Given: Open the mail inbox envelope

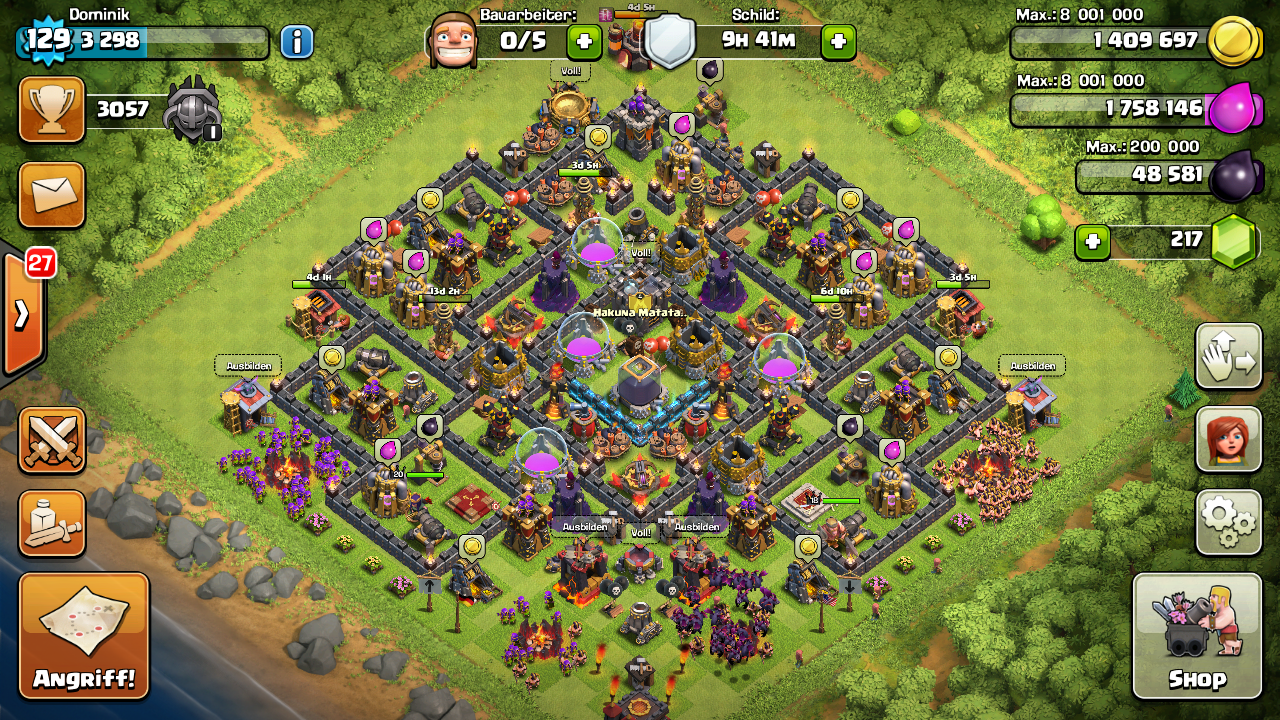Looking at the screenshot, I should pyautogui.click(x=52, y=194).
